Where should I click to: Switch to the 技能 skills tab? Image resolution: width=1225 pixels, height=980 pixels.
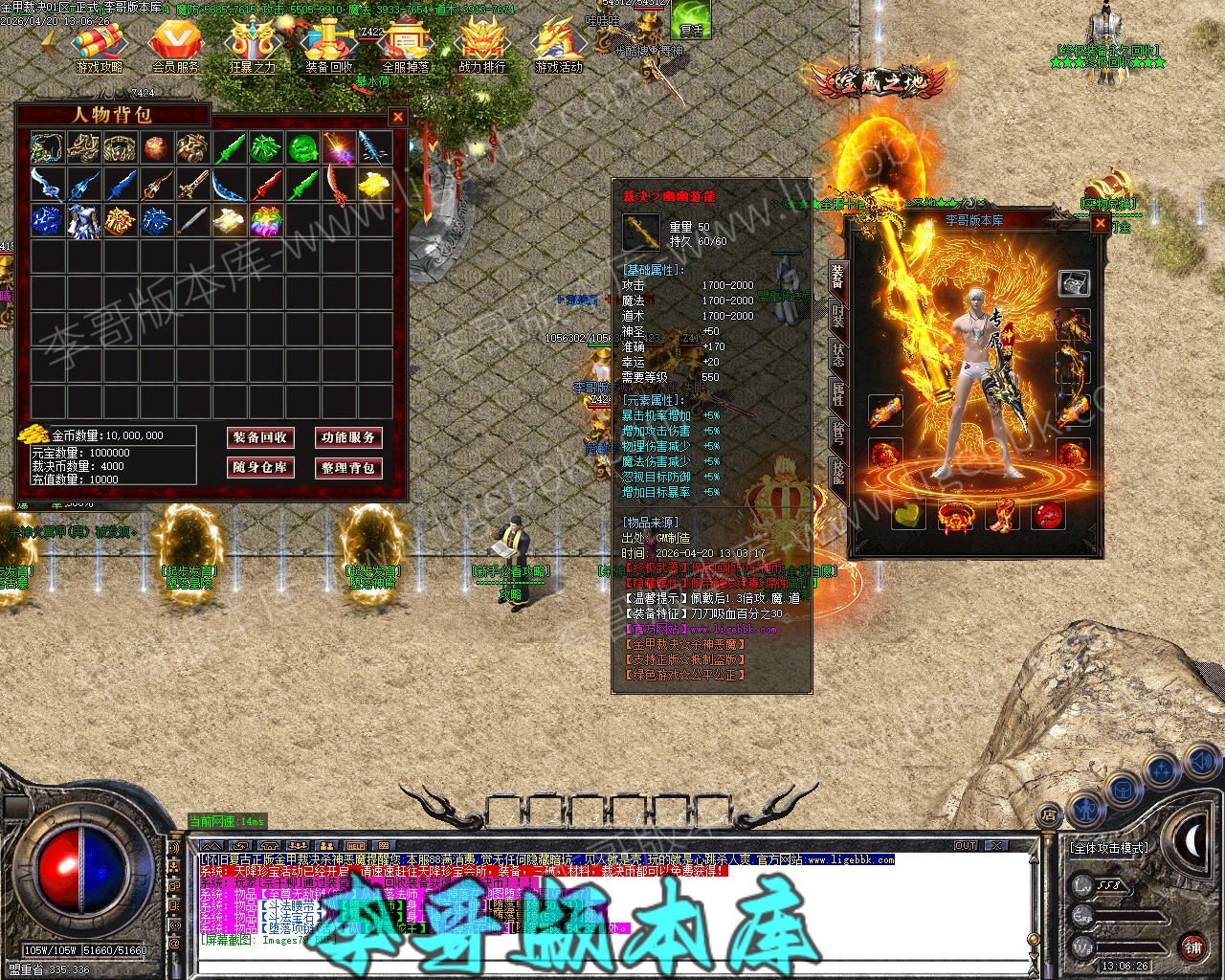click(837, 471)
